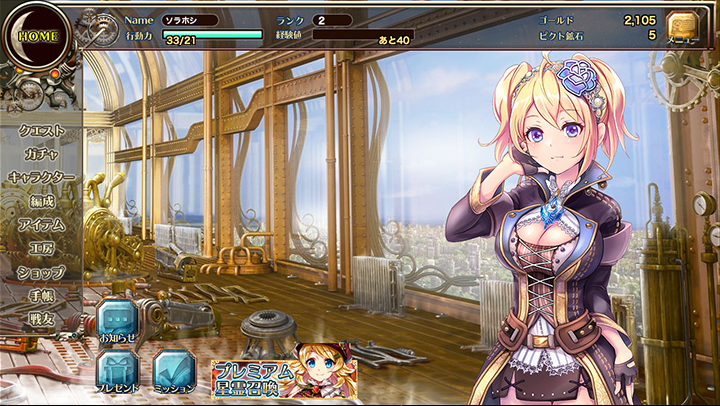This screenshot has width=720, height=406.
Task: Open the 手帳 (Notebook) menu entry
Action: point(42,296)
